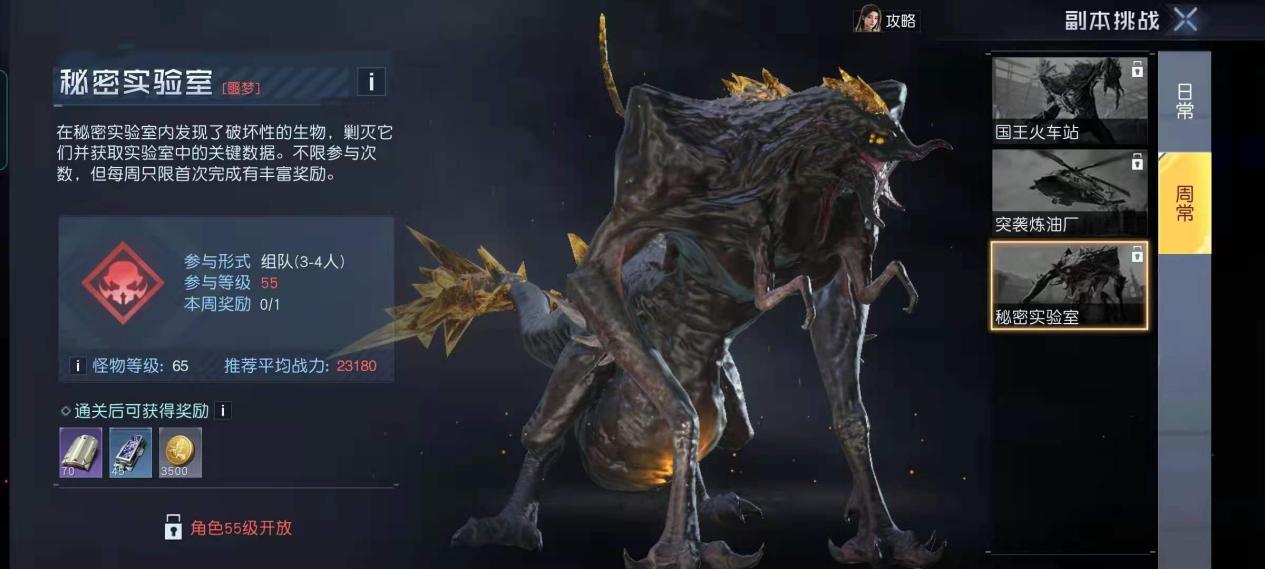Close the 副本挑战 dungeon challenge screen
1265x569 pixels.
point(1185,19)
